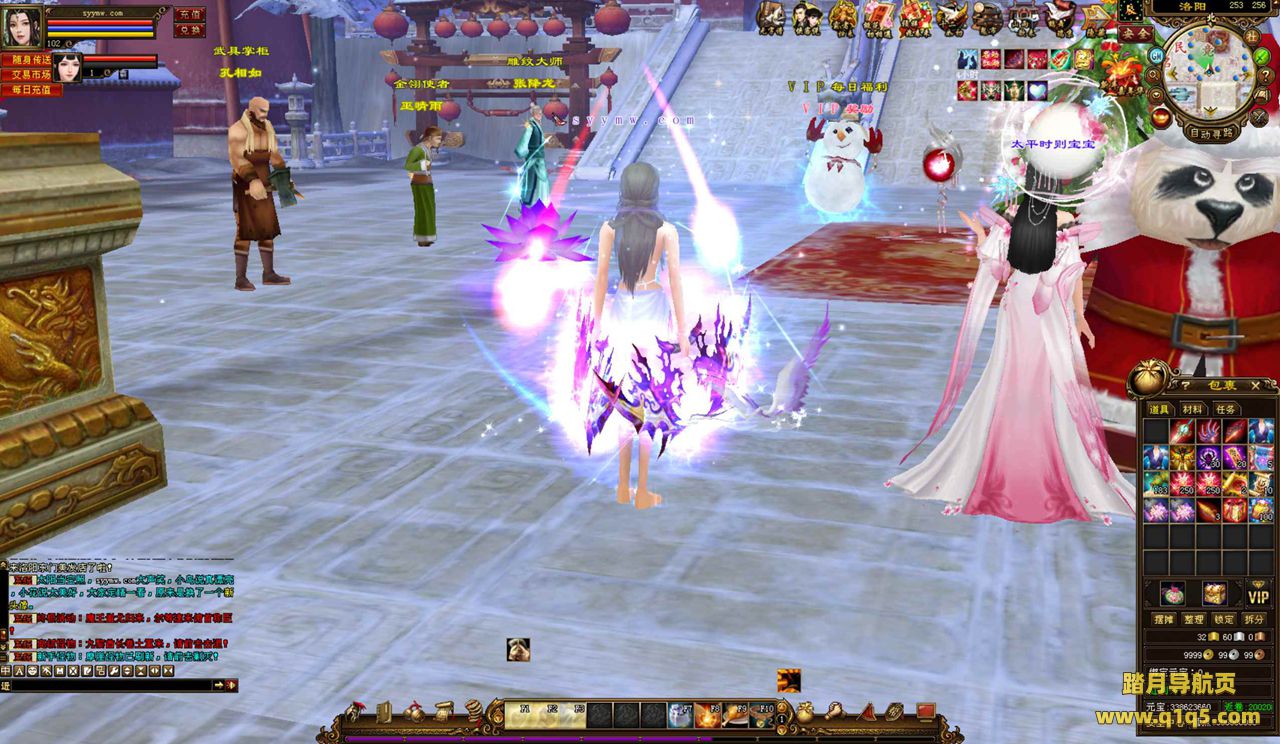Open the 兑换 exchange button
The width and height of the screenshot is (1280, 744).
point(188,30)
